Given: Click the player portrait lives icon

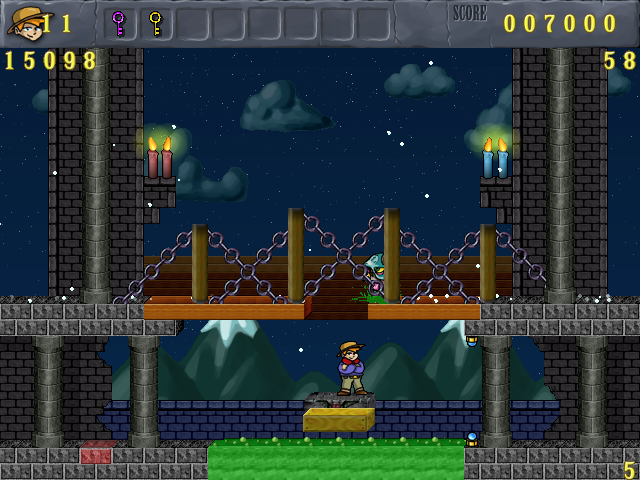Looking at the screenshot, I should pos(24,22).
